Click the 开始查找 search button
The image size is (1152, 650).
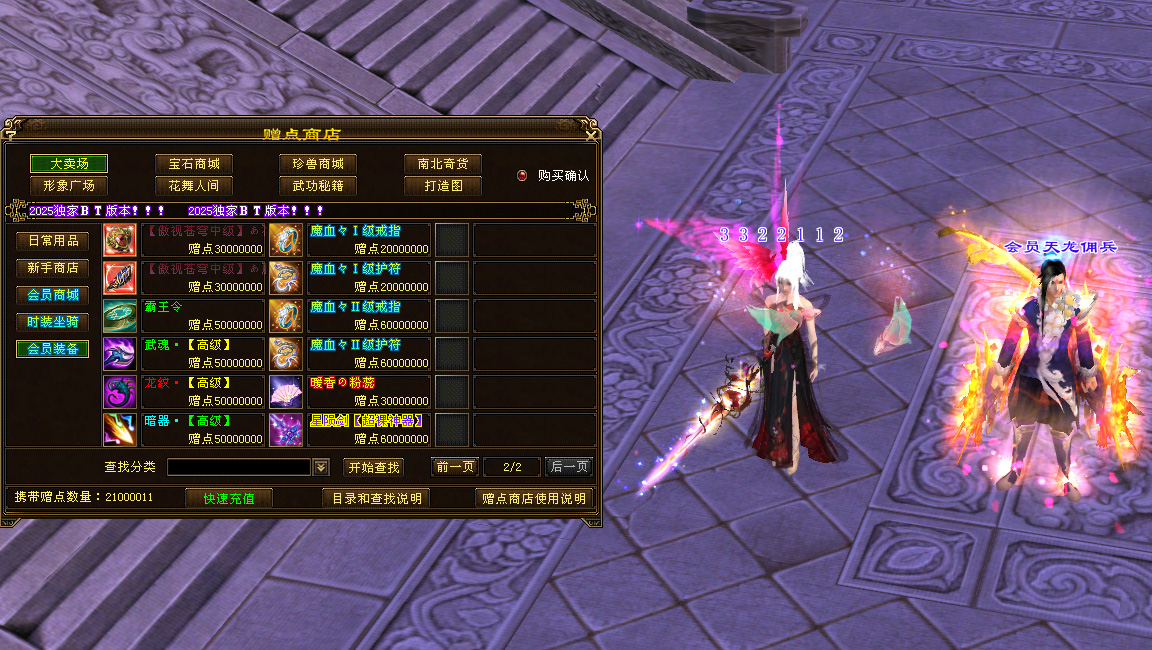[x=374, y=467]
